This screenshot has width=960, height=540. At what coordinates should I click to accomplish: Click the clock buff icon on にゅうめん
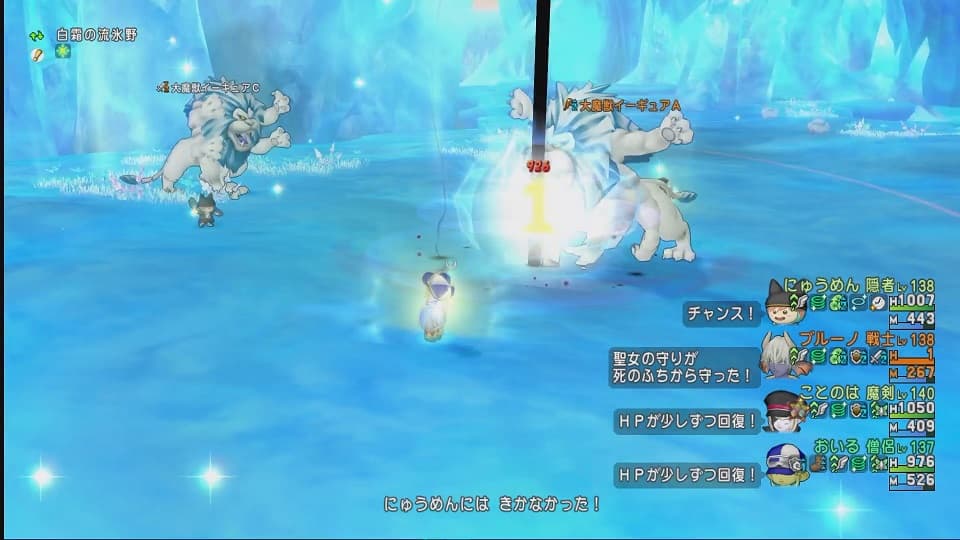(878, 301)
